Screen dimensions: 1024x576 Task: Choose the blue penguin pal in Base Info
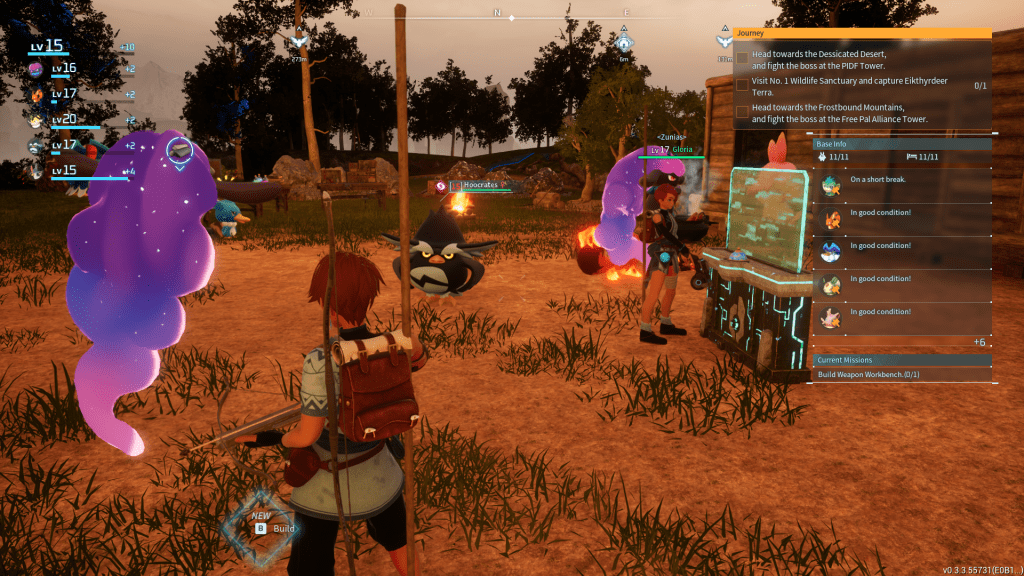click(x=831, y=250)
